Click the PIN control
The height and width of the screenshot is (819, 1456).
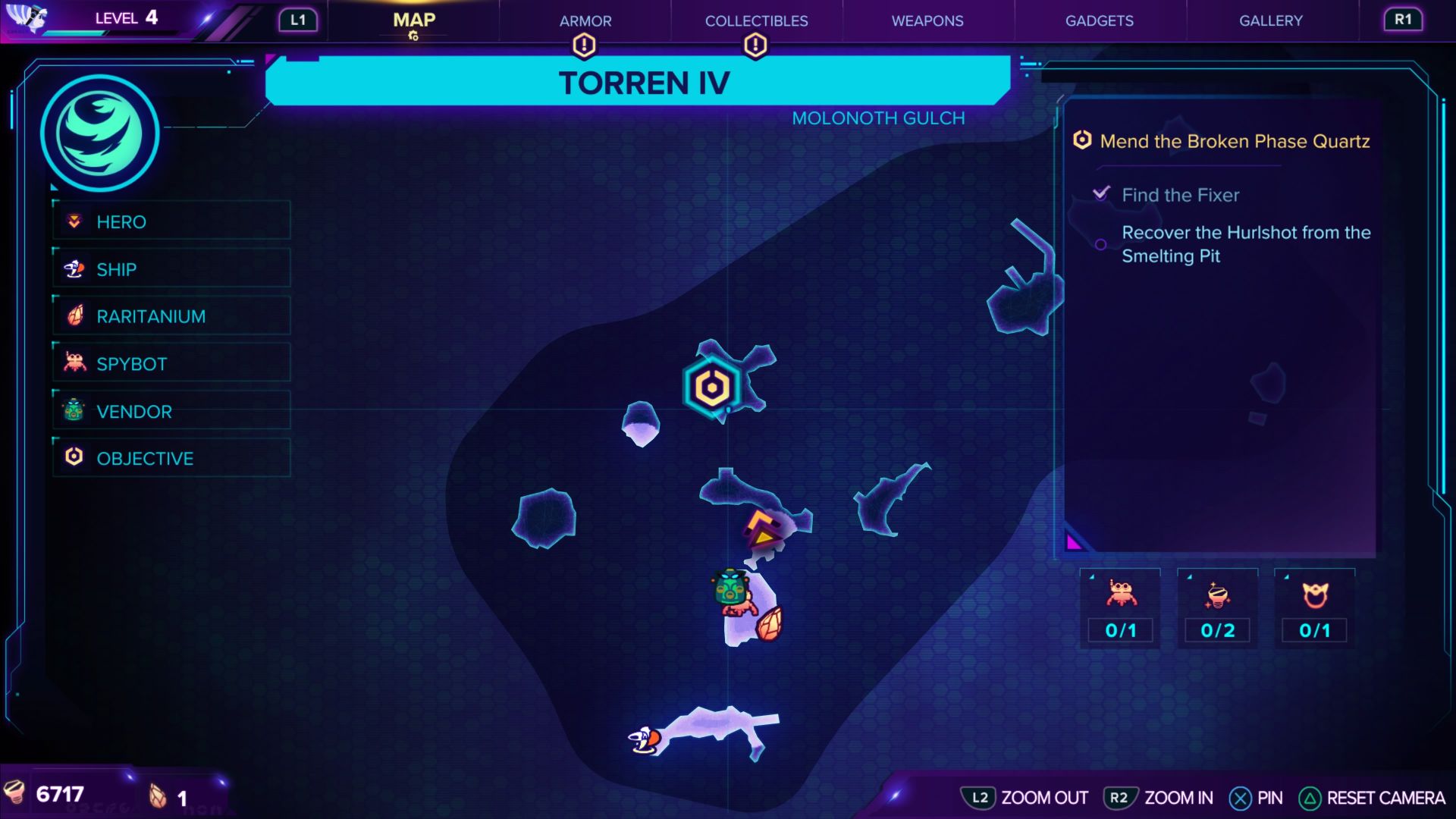point(1259,798)
